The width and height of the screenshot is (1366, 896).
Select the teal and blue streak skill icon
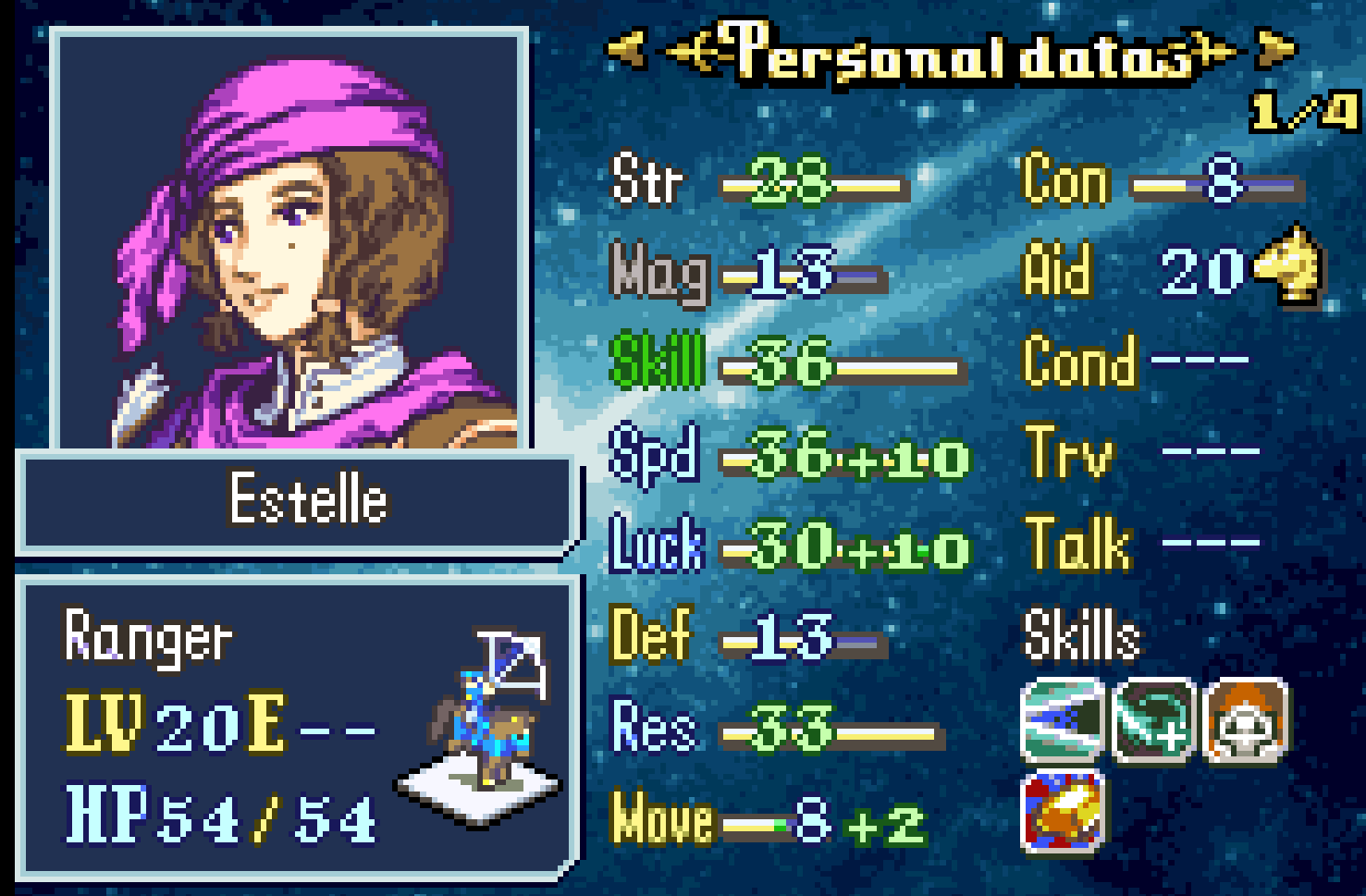[x=1063, y=721]
